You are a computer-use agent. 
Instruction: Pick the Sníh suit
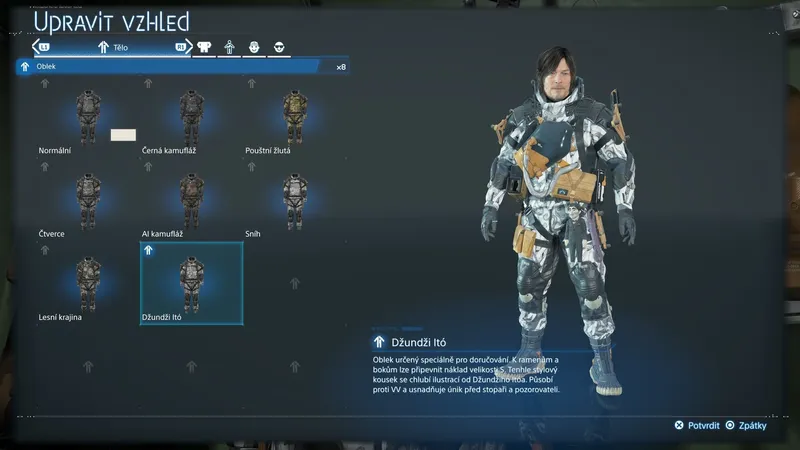pos(294,202)
